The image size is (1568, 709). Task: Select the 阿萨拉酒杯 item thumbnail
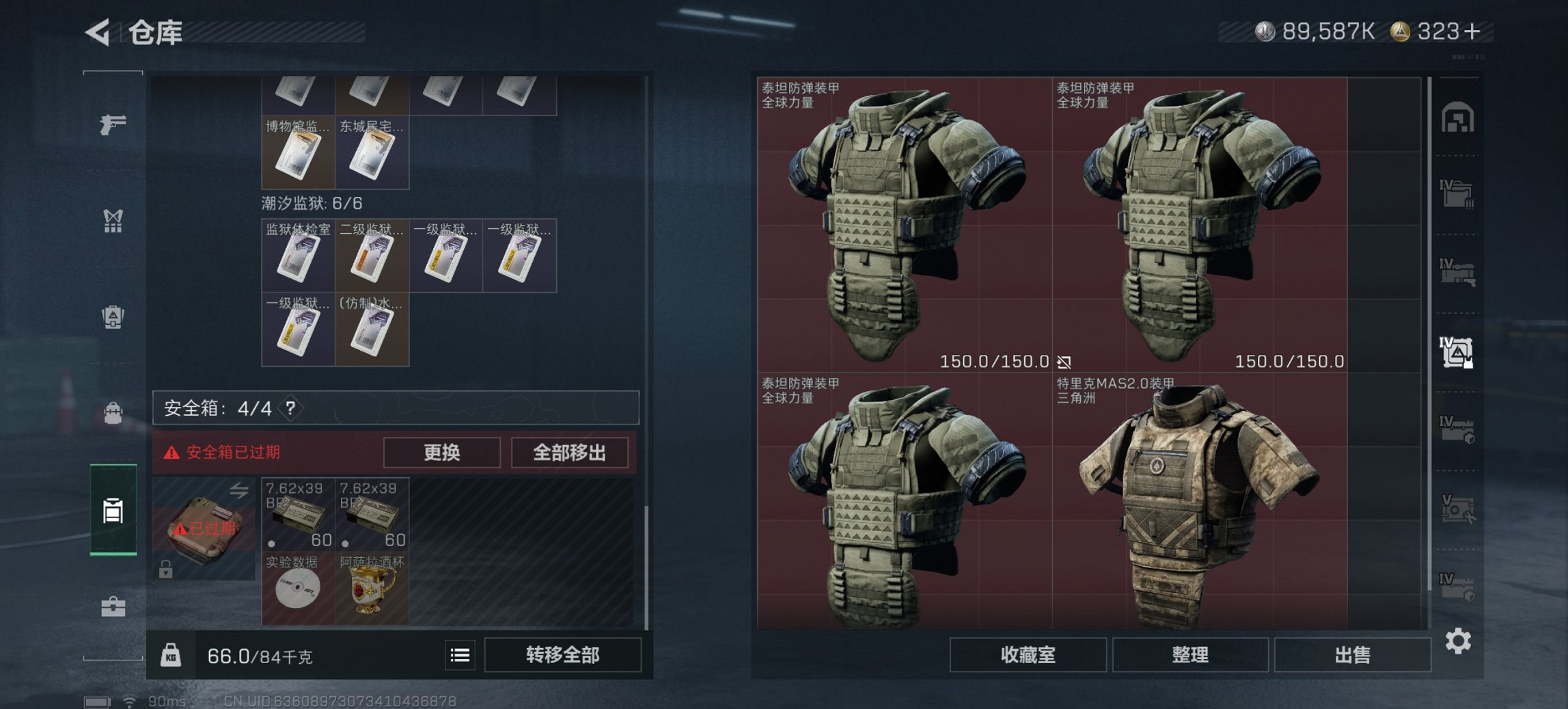(x=371, y=587)
